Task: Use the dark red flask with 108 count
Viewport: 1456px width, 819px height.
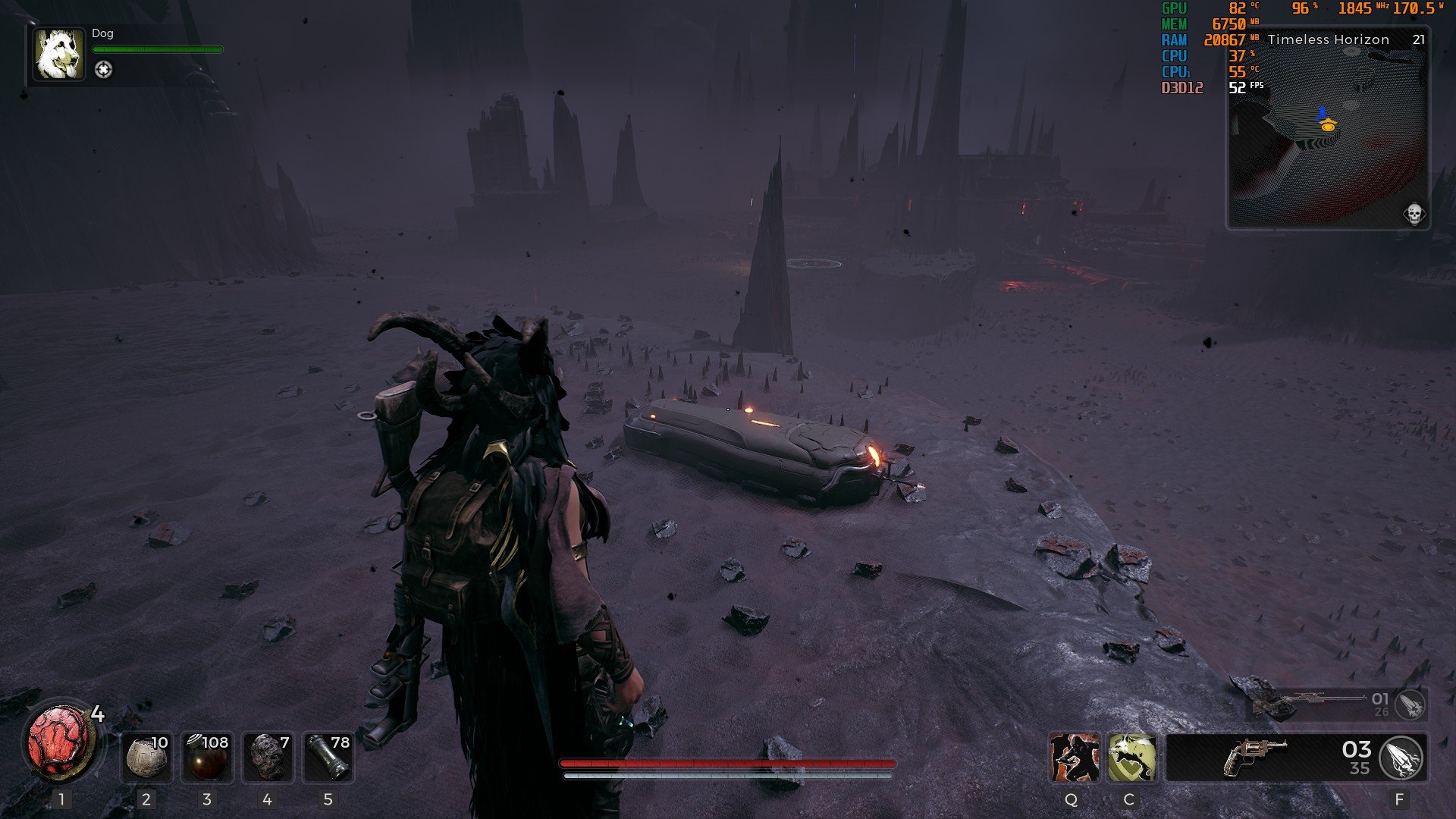Action: pyautogui.click(x=207, y=757)
